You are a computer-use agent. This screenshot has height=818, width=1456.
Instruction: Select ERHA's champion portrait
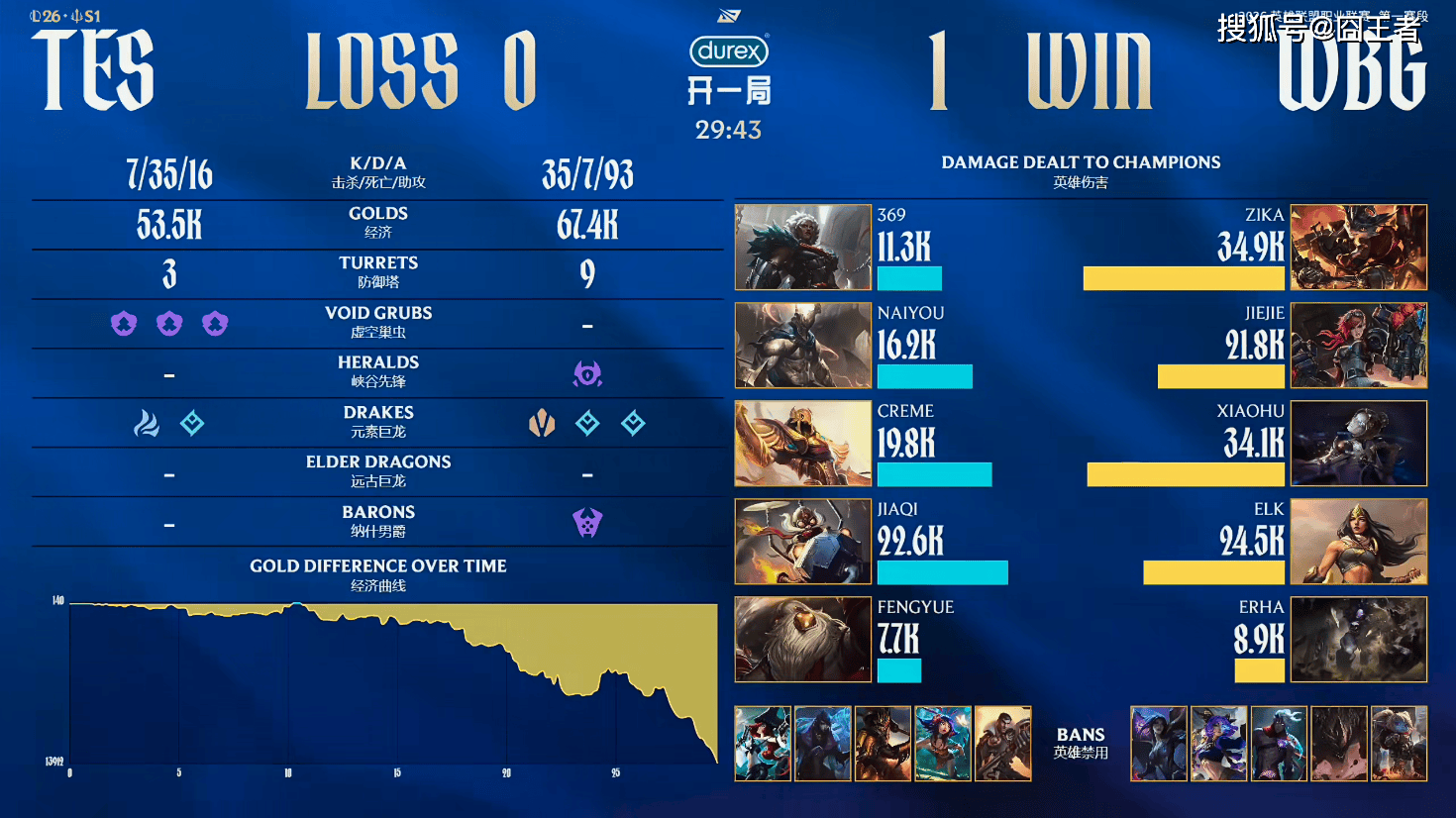click(1359, 639)
